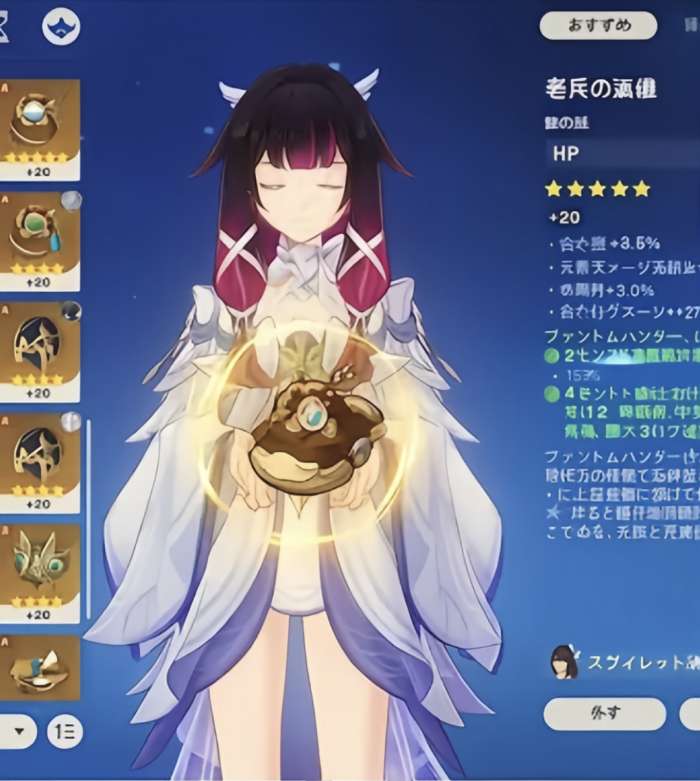Click the 外す unequip button
The height and width of the screenshot is (781, 700).
tap(604, 714)
